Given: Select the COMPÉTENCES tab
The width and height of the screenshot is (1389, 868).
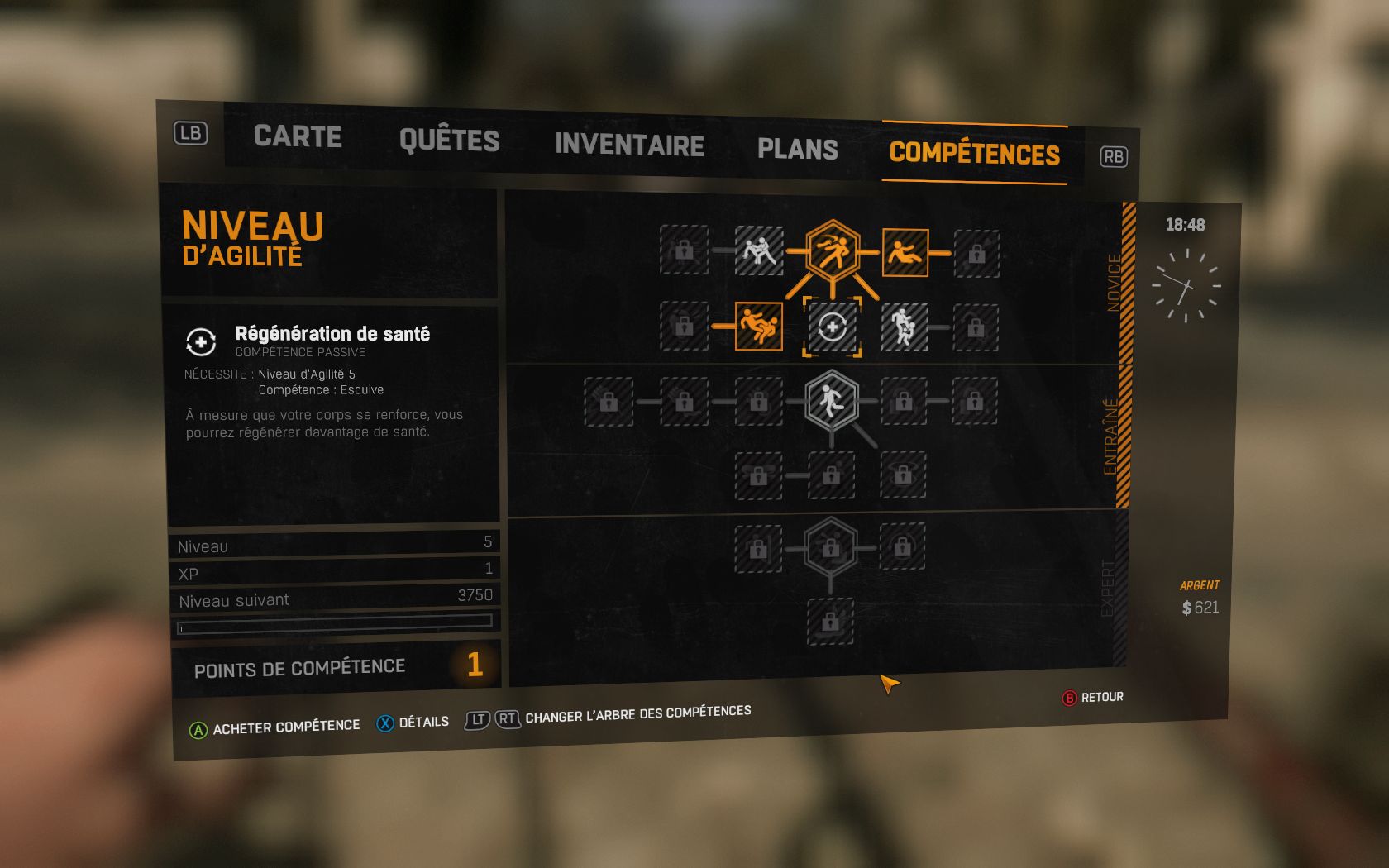Looking at the screenshot, I should (974, 154).
